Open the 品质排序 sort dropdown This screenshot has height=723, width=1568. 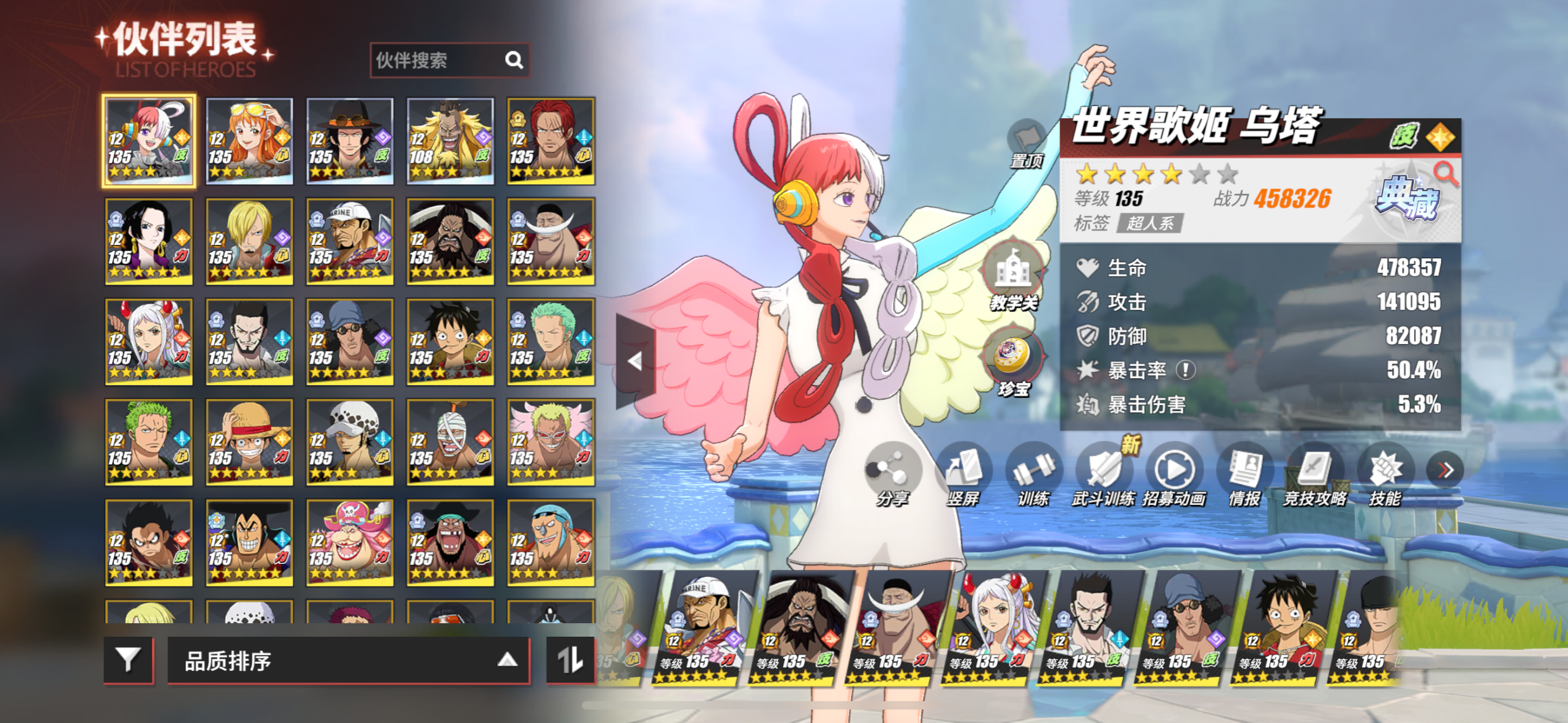(x=348, y=661)
